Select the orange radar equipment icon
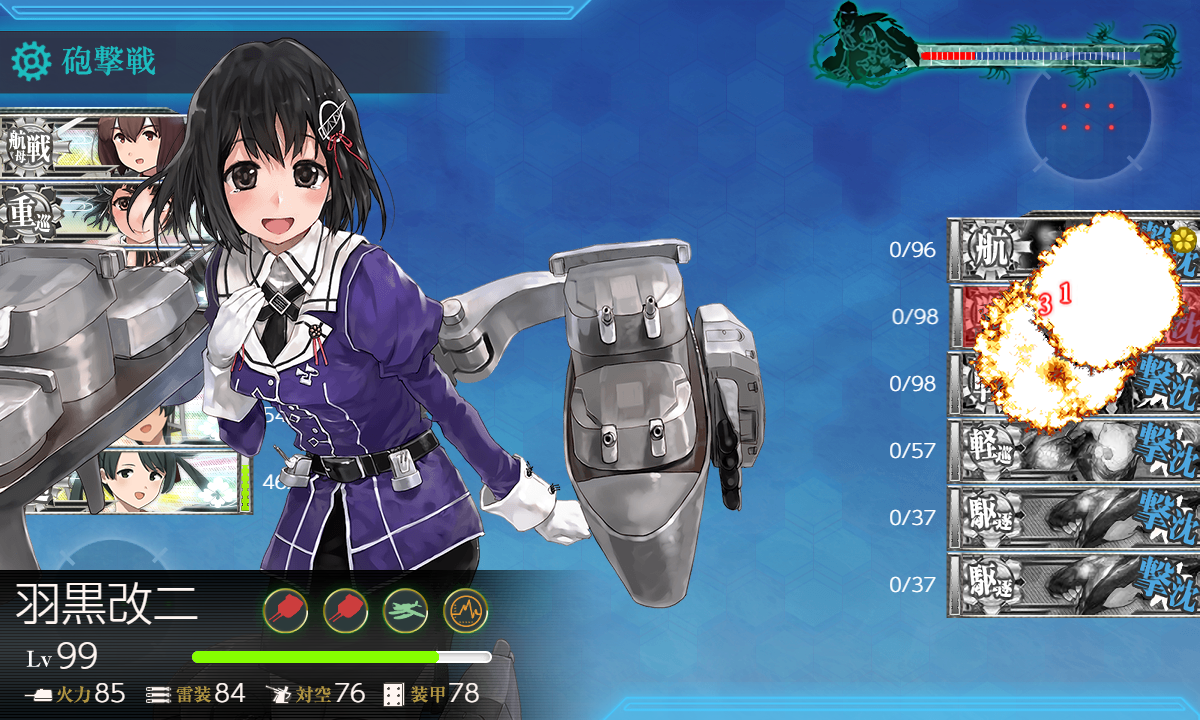This screenshot has height=720, width=1200. coord(465,608)
